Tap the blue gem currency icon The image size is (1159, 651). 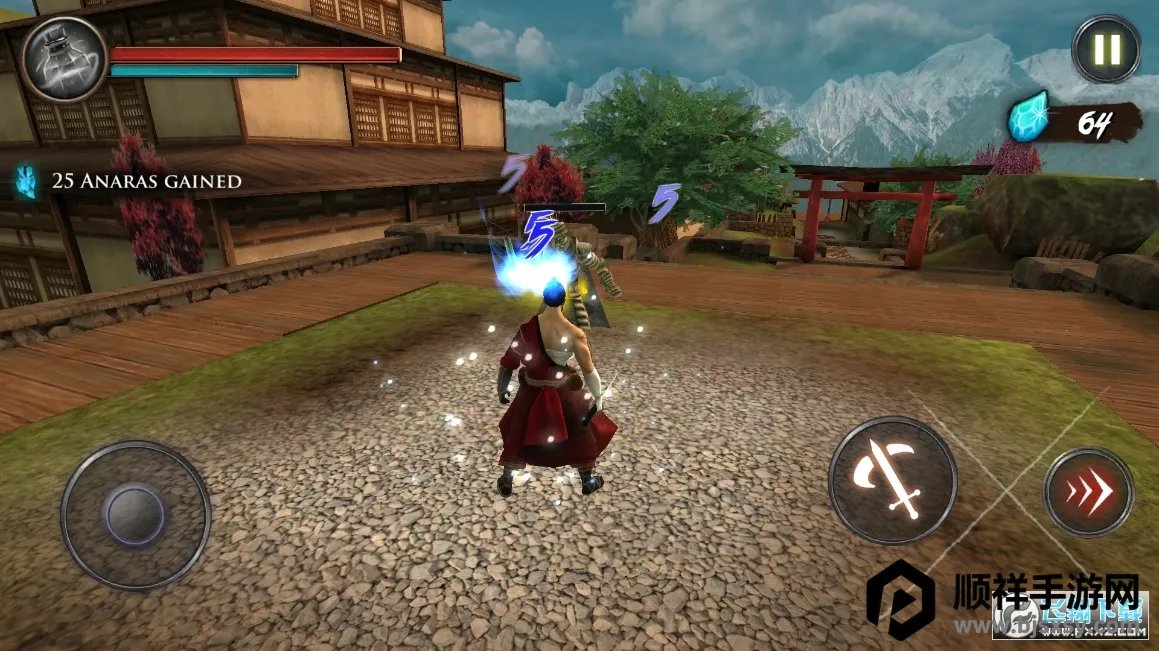click(x=1028, y=118)
